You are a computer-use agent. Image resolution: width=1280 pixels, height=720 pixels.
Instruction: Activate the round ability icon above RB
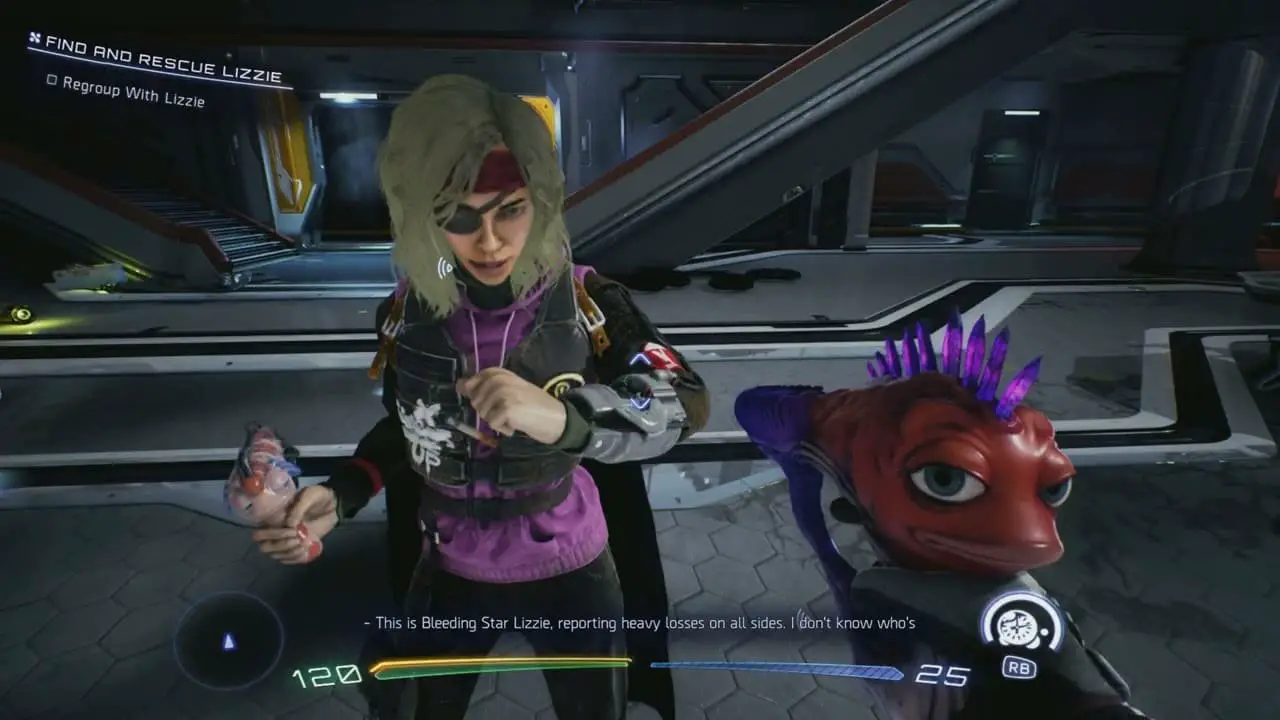pyautogui.click(x=1020, y=623)
